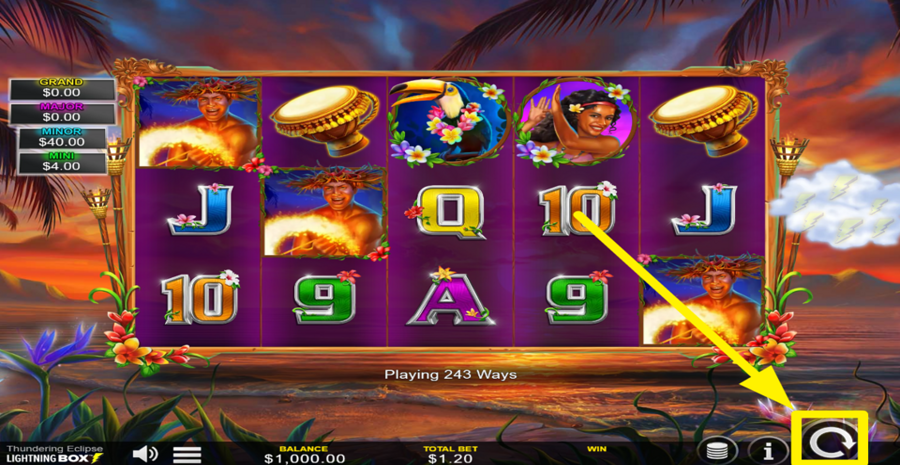This screenshot has width=900, height=465.
Task: Open the coin stack bet settings
Action: pos(716,449)
